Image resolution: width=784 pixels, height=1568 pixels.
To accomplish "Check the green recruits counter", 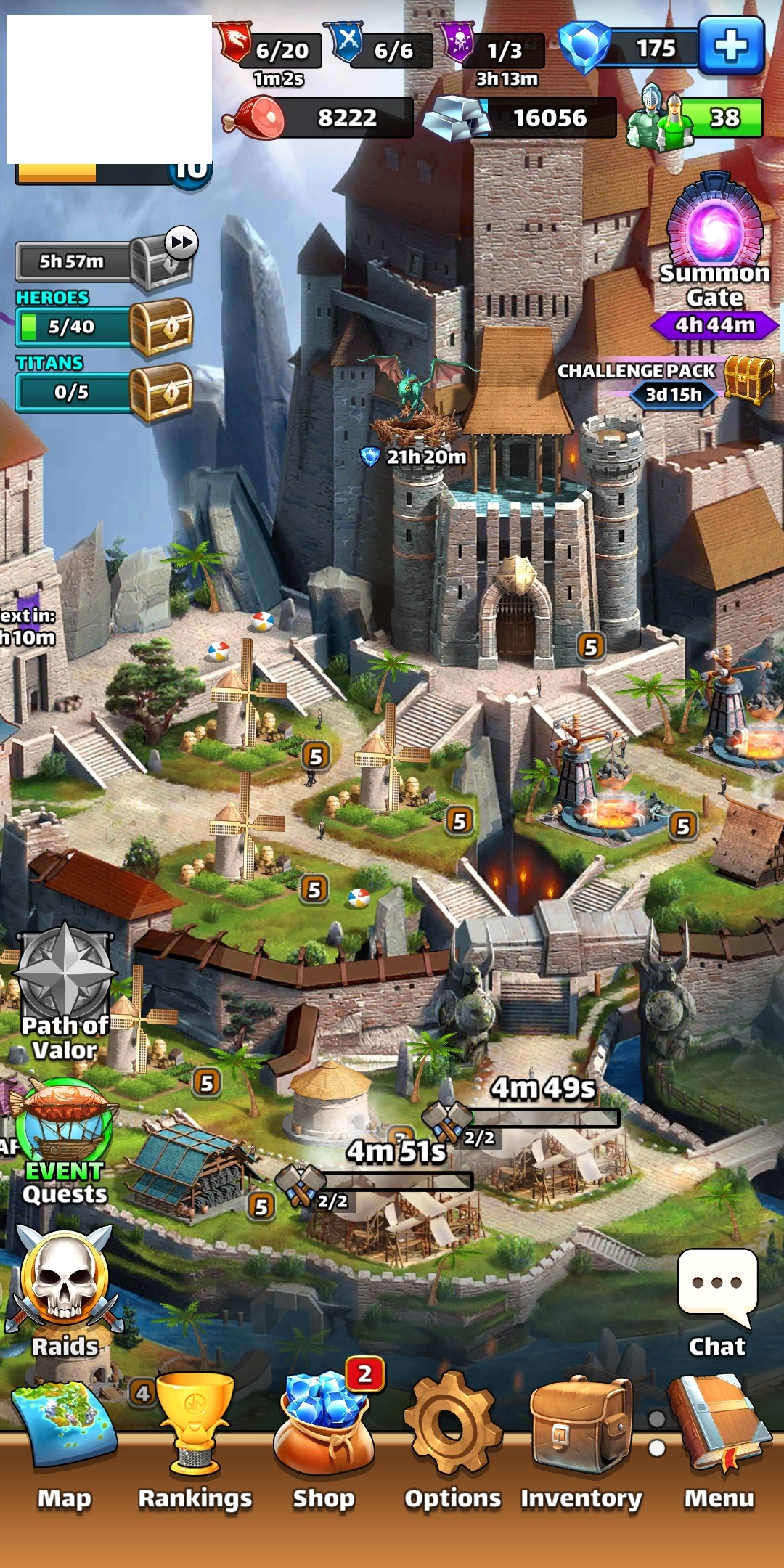I will pos(697,117).
